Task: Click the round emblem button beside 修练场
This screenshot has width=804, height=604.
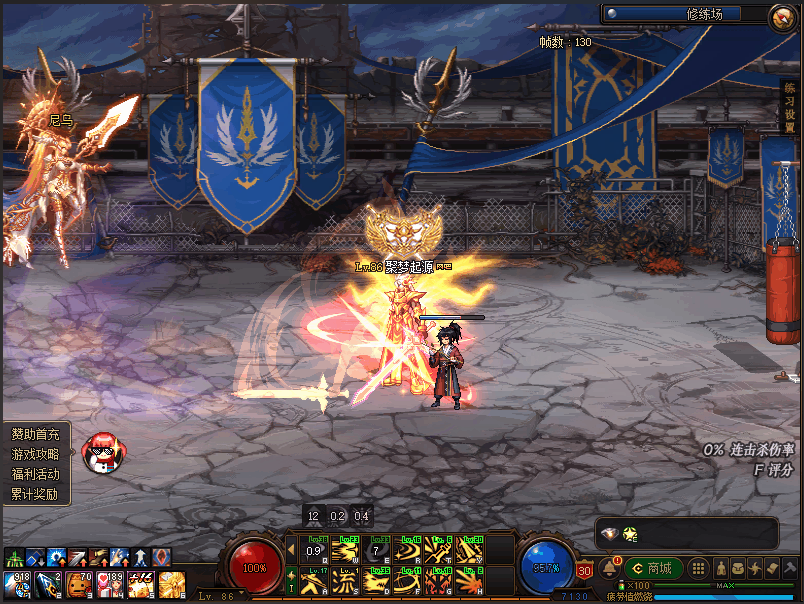Action: click(781, 15)
